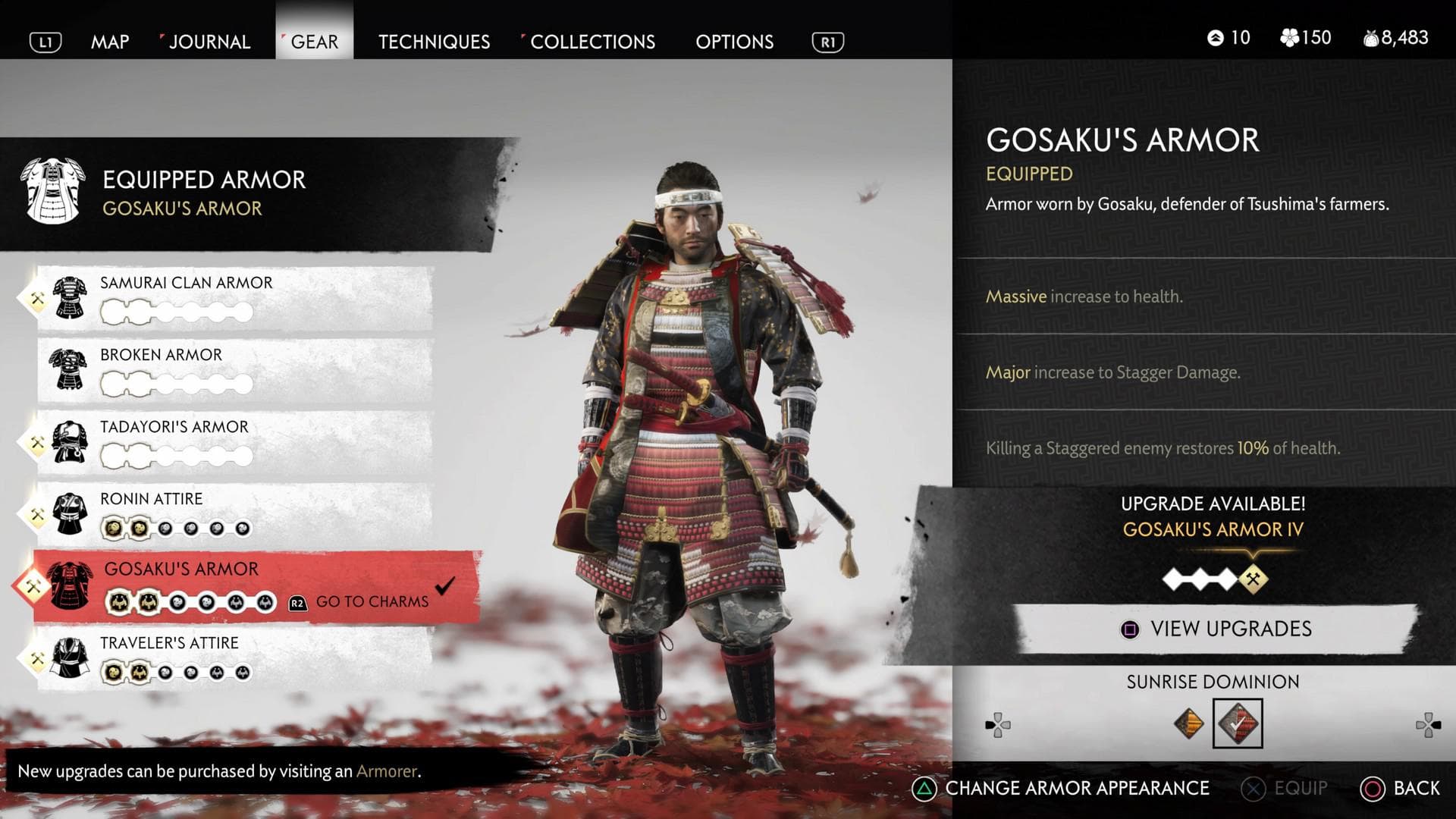Select the Ronin Attire row
1456x819 pixels.
(235, 513)
